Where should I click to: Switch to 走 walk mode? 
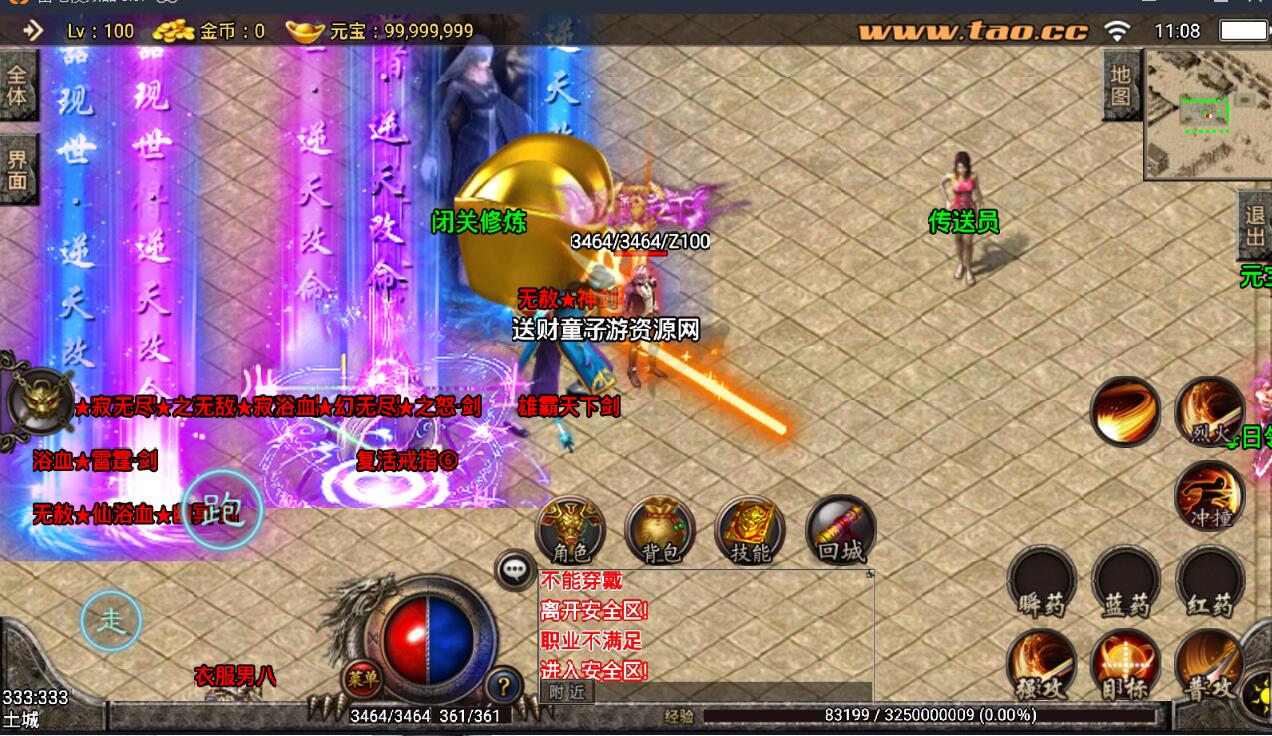[x=111, y=621]
